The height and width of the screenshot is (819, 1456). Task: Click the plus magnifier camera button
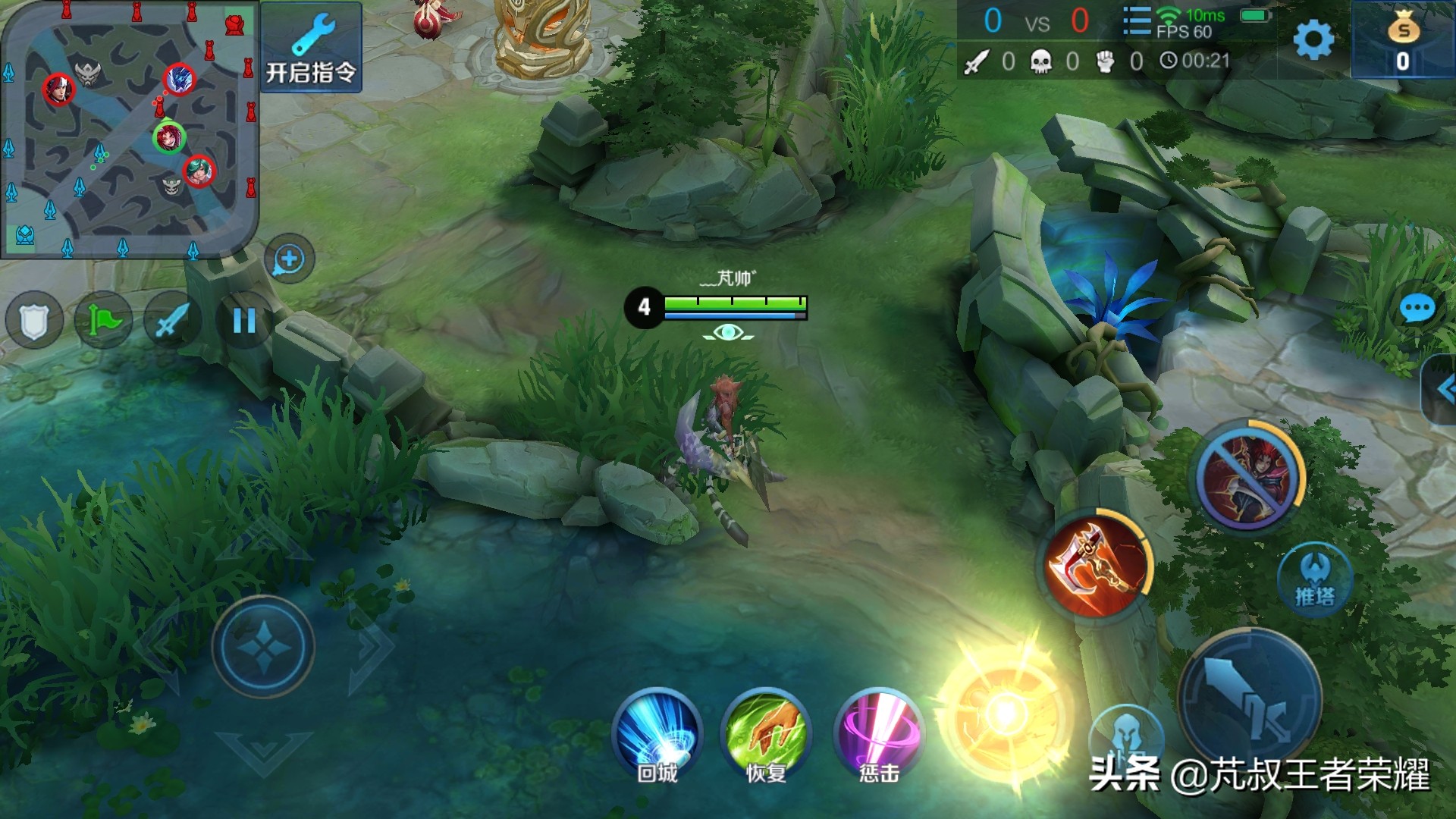(x=289, y=259)
